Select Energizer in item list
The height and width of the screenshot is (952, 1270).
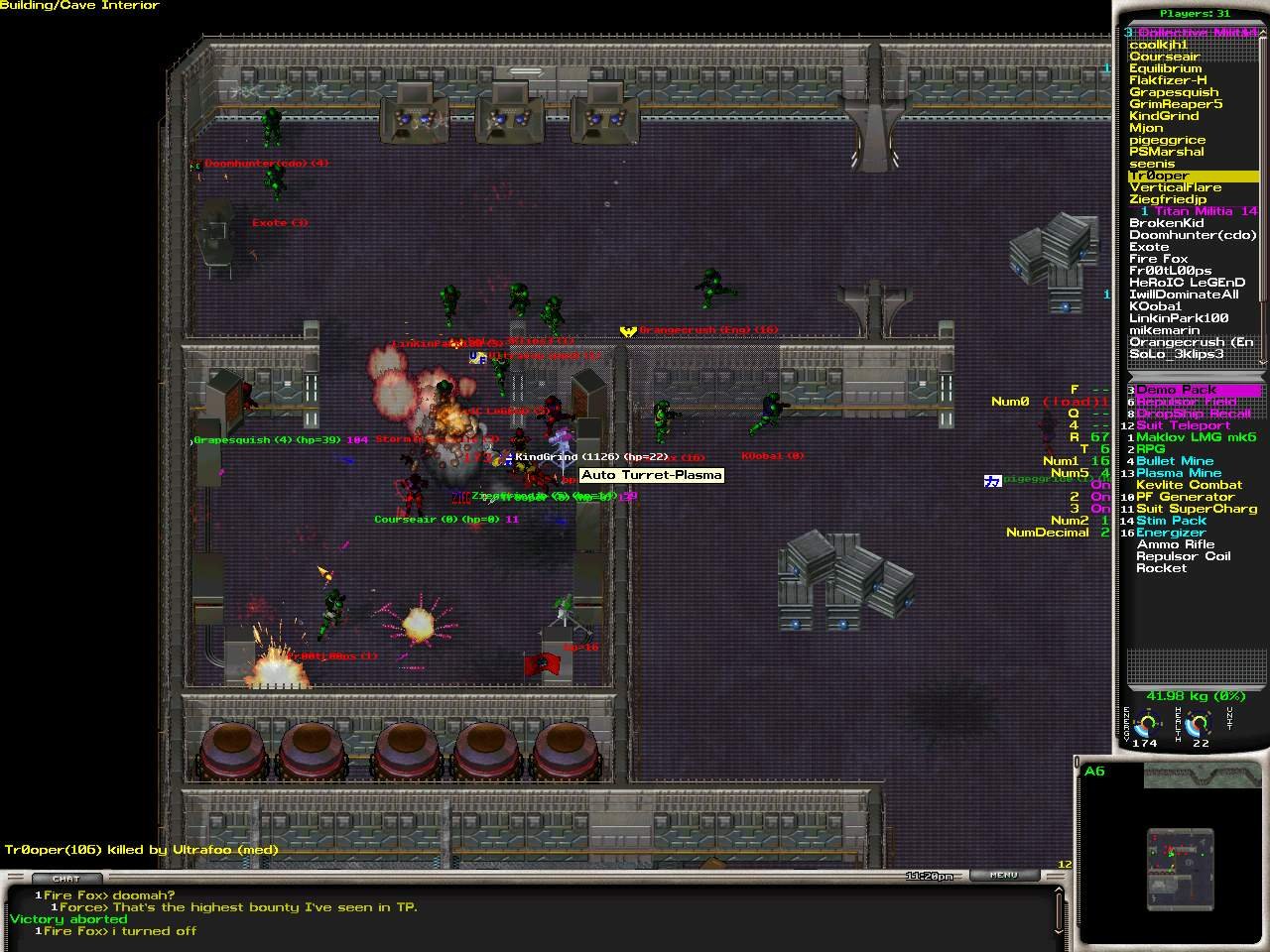[1171, 533]
